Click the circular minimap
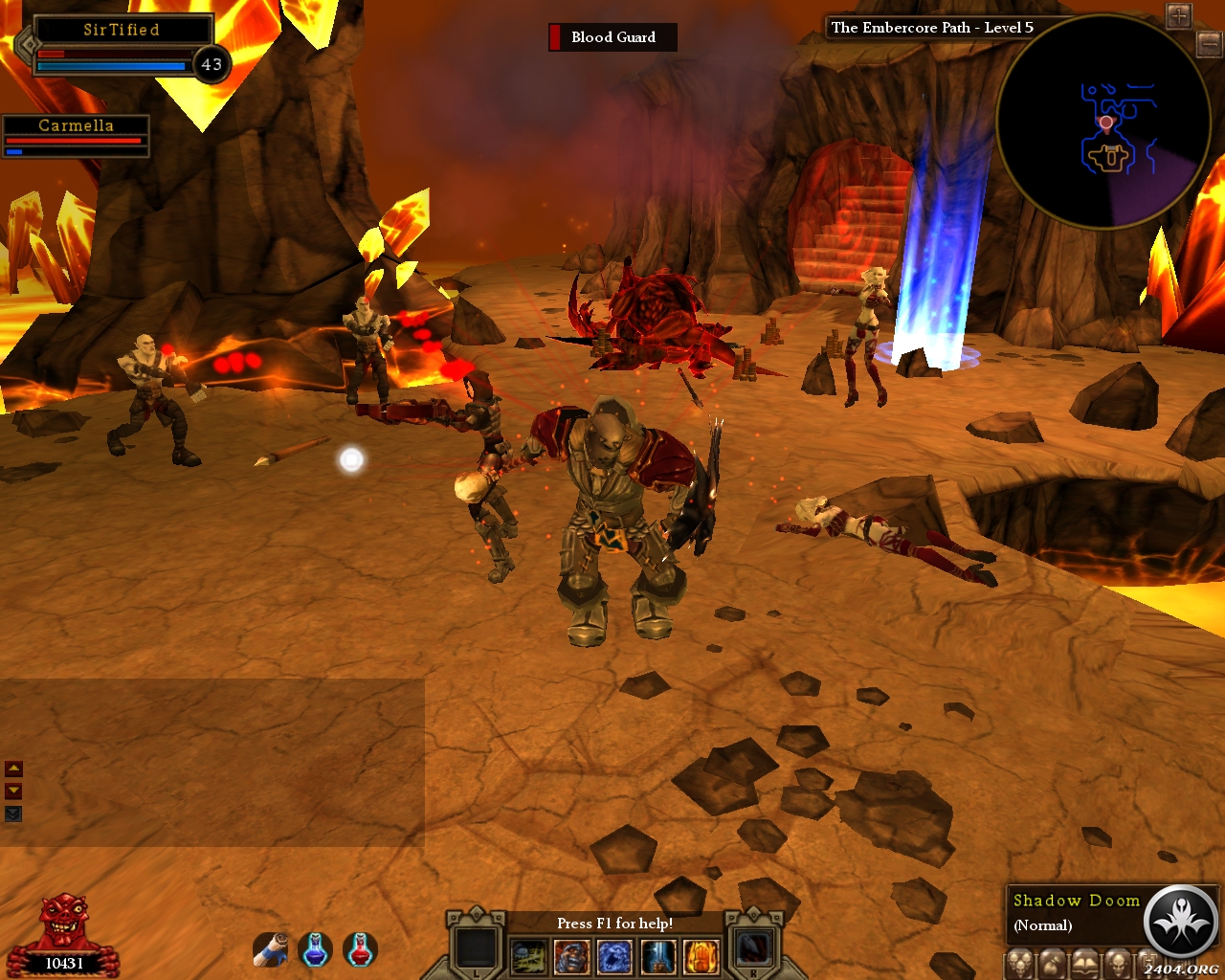Image resolution: width=1225 pixels, height=980 pixels. [x=1101, y=122]
